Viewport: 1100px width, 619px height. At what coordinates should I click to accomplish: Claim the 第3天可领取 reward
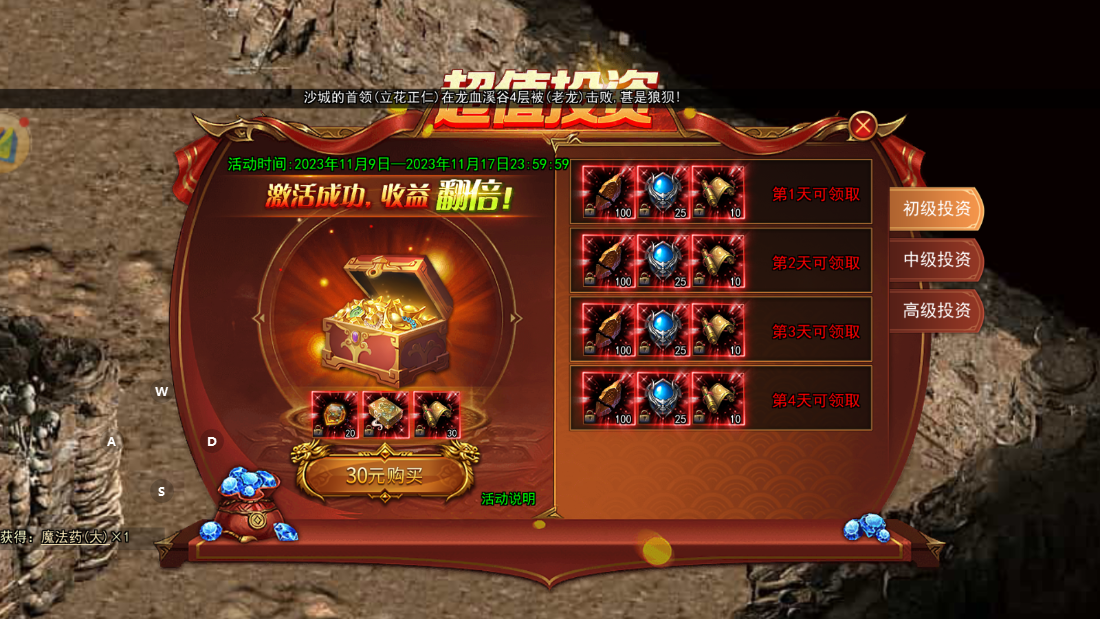click(x=816, y=332)
